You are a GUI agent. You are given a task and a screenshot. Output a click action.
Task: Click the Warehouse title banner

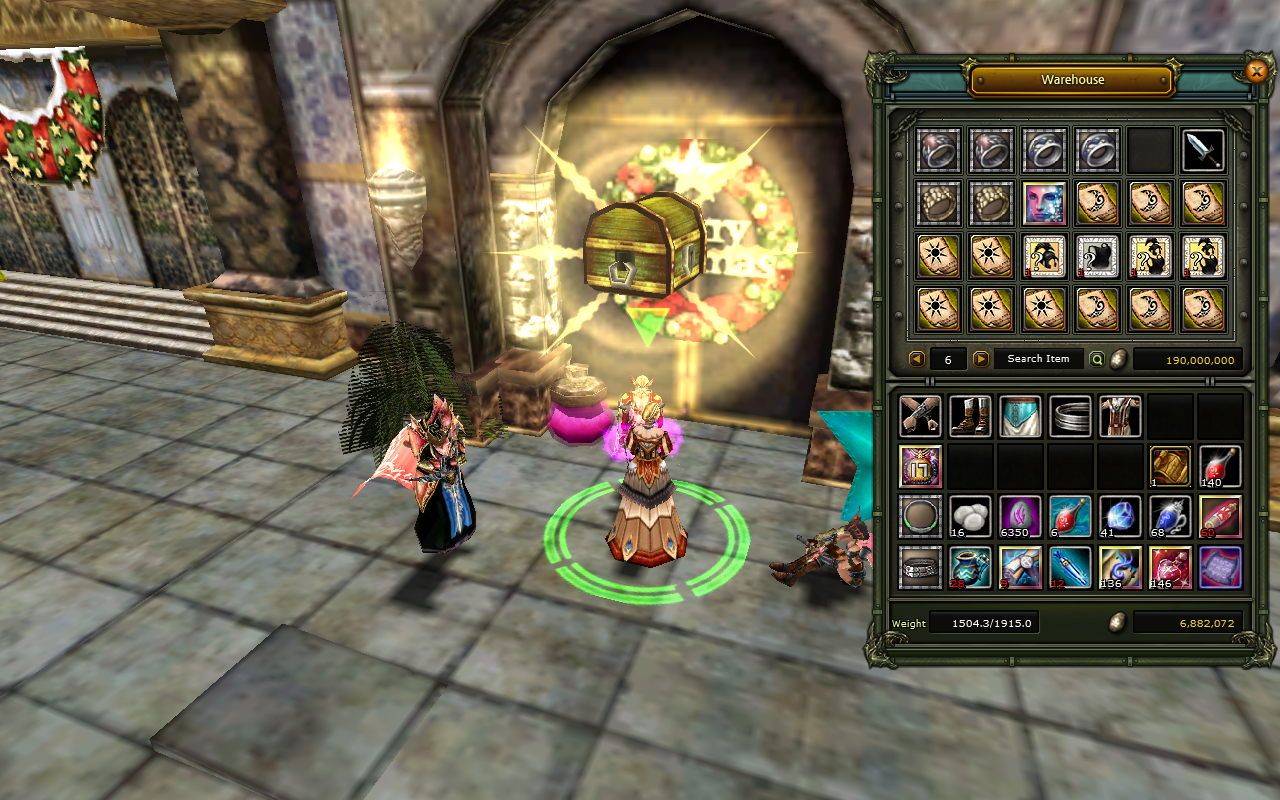point(1071,80)
